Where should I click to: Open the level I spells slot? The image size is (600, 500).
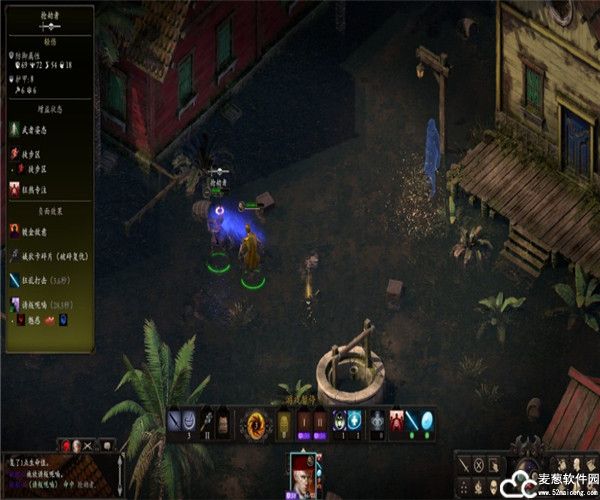[304, 421]
